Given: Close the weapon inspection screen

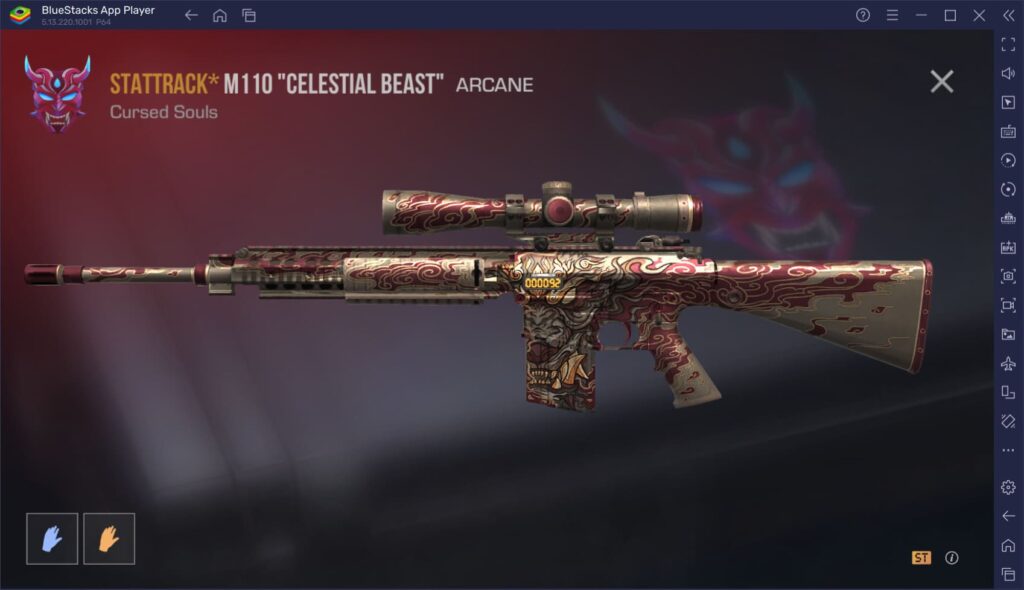Looking at the screenshot, I should coord(941,82).
